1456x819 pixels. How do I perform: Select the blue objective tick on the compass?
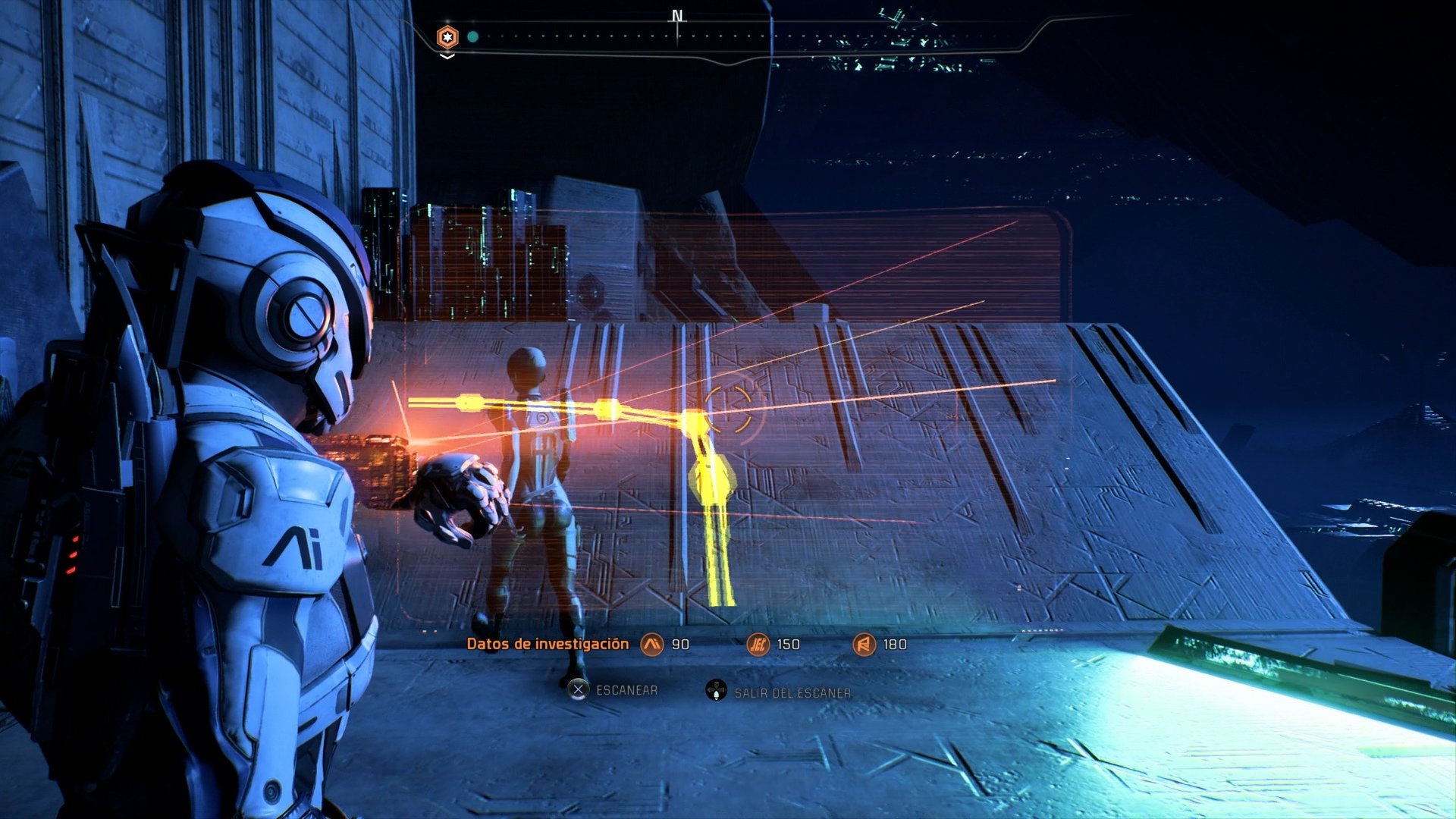pos(770,36)
